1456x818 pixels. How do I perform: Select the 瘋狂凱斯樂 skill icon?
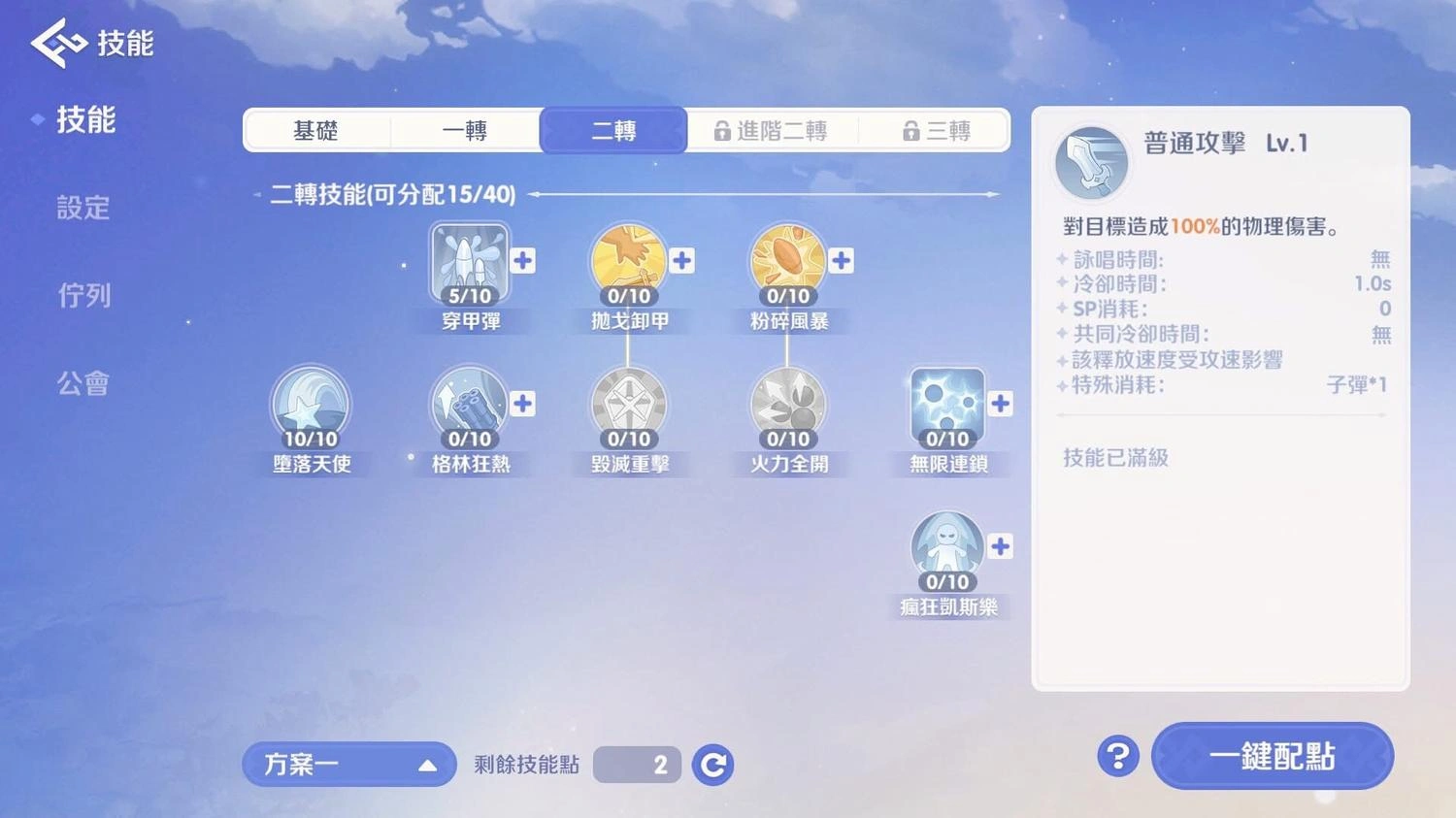point(946,548)
